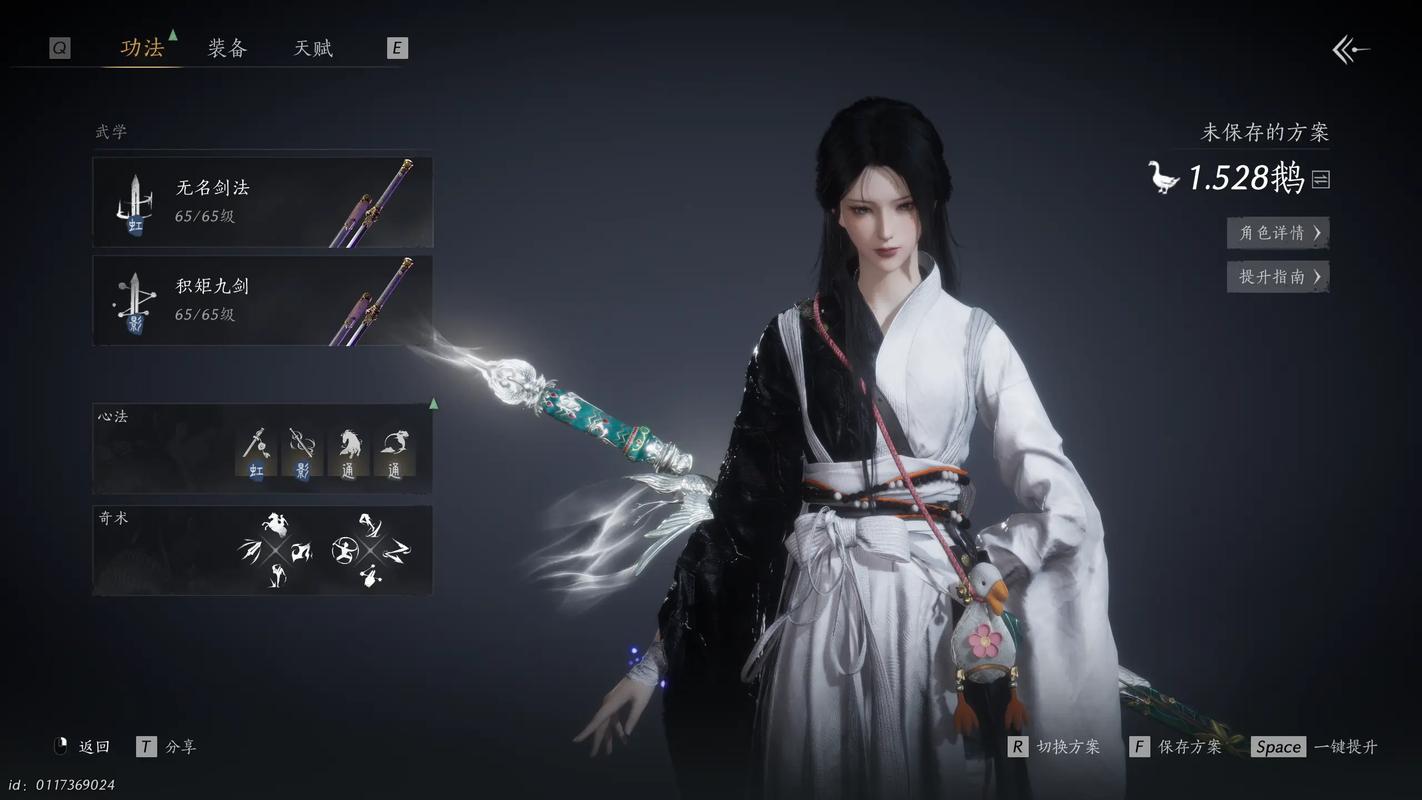The image size is (1422, 800).
Task: Click the arrows 奇术 skill icon
Action: [250, 550]
